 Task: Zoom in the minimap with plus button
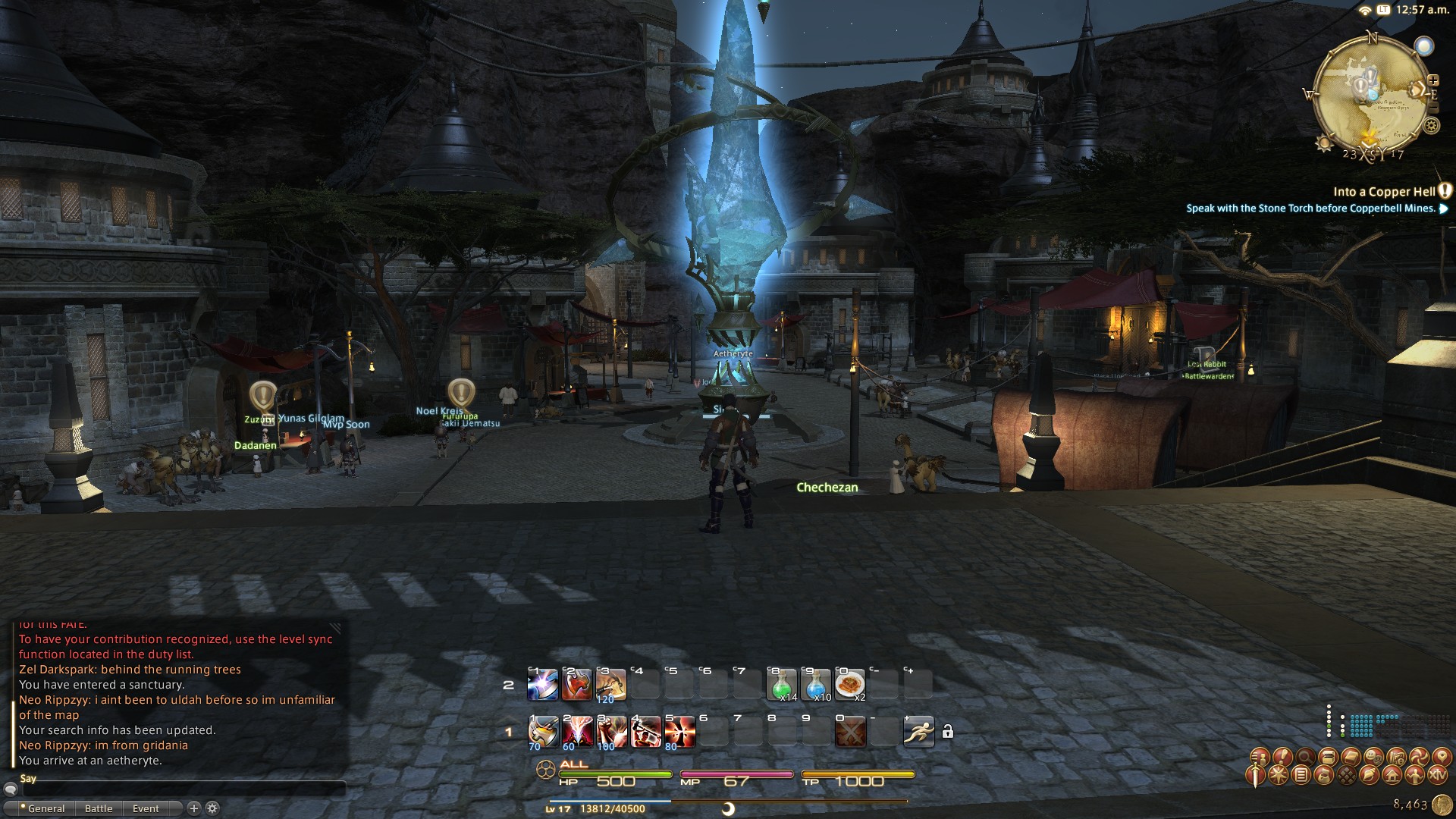coord(1433,80)
